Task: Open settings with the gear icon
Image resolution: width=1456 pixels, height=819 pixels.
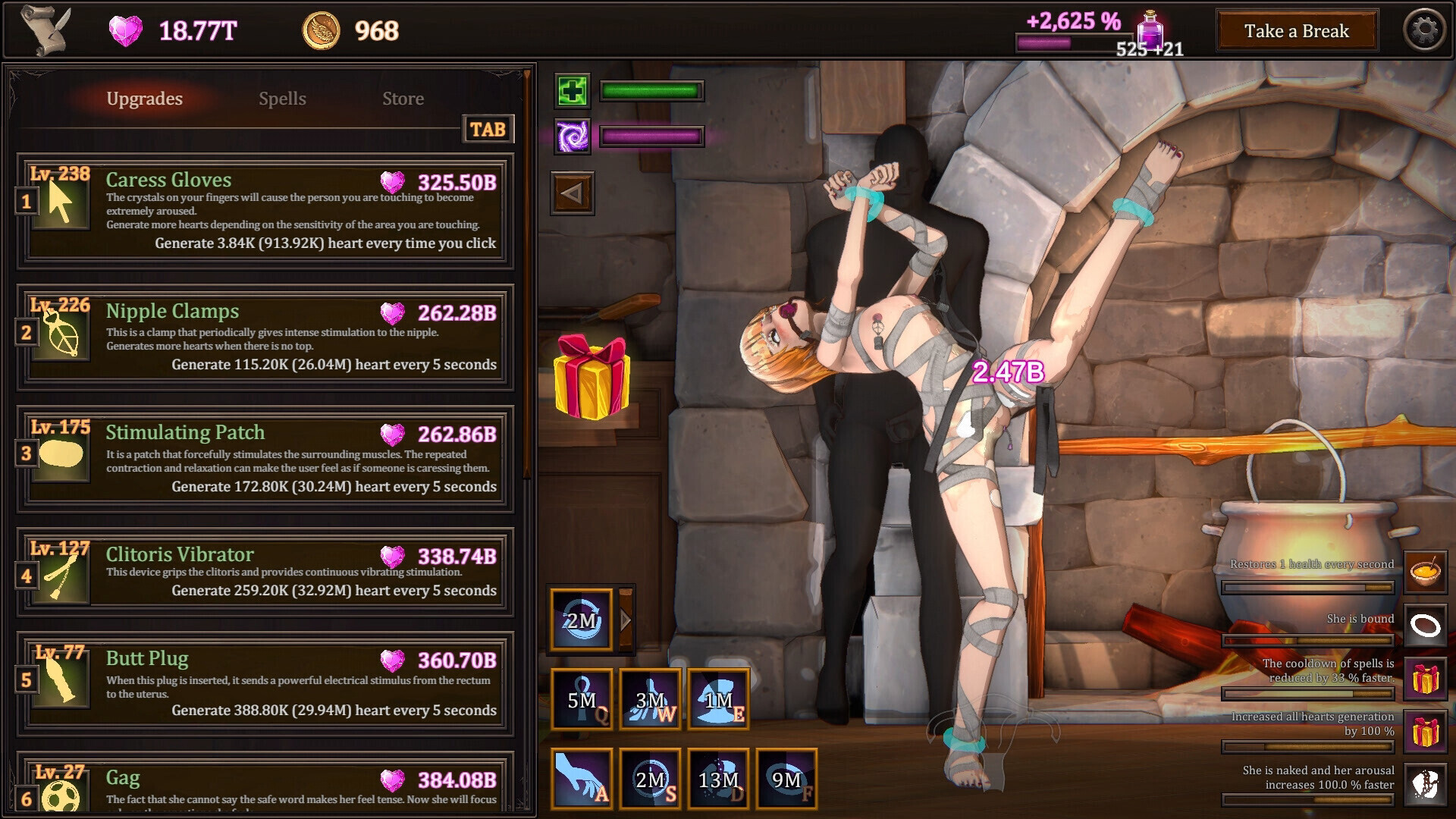Action: tap(1424, 31)
